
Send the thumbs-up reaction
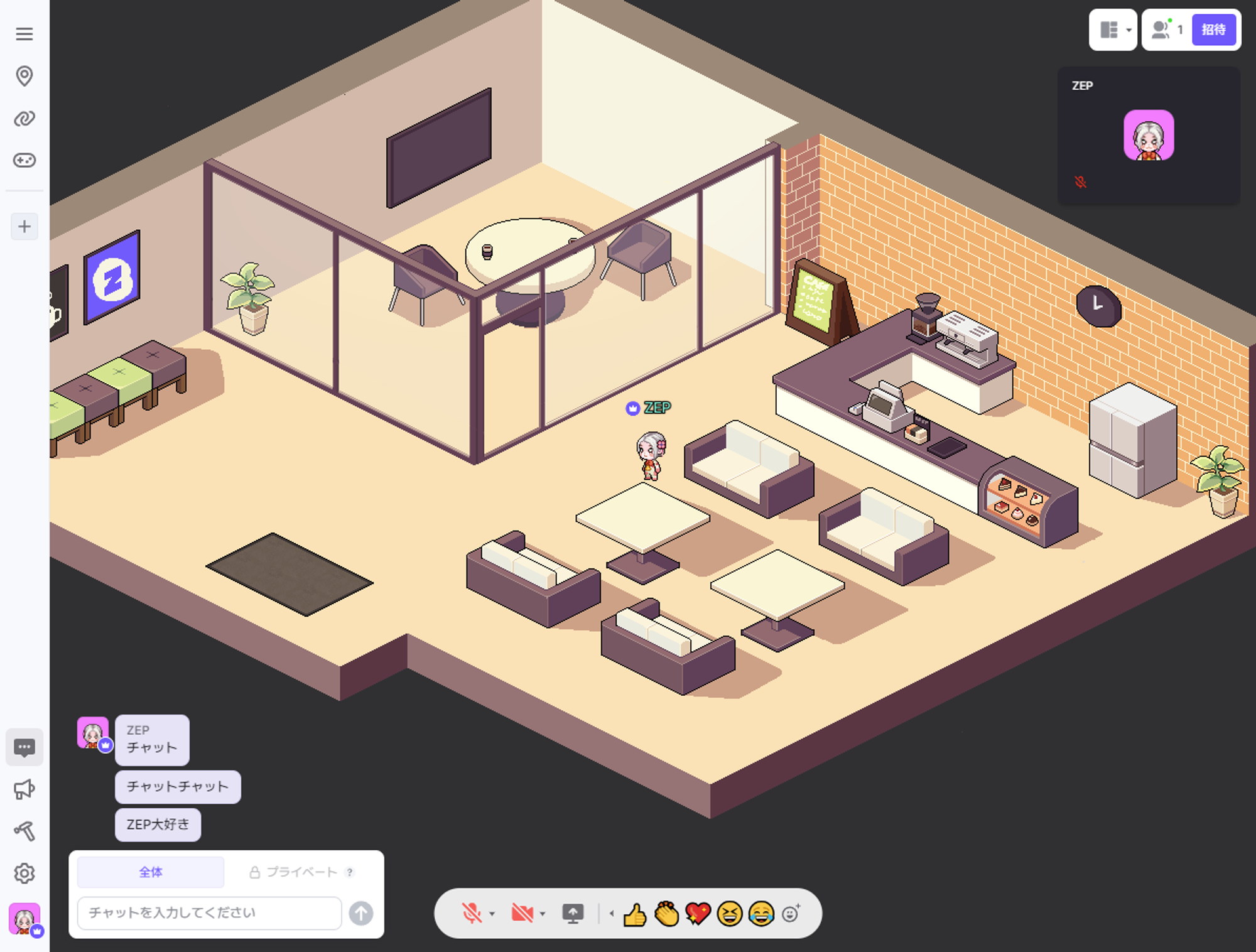(x=635, y=914)
